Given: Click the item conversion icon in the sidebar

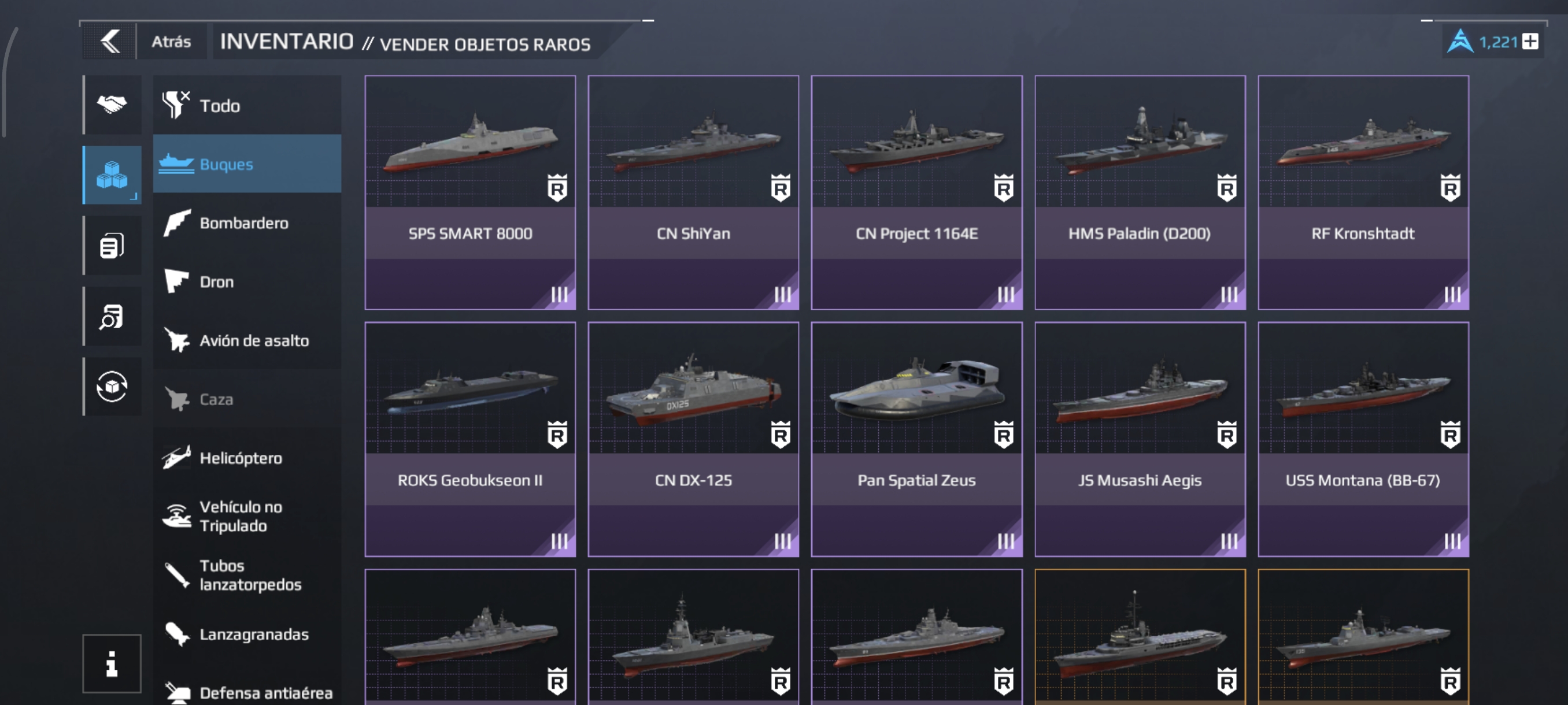Looking at the screenshot, I should pyautogui.click(x=112, y=387).
